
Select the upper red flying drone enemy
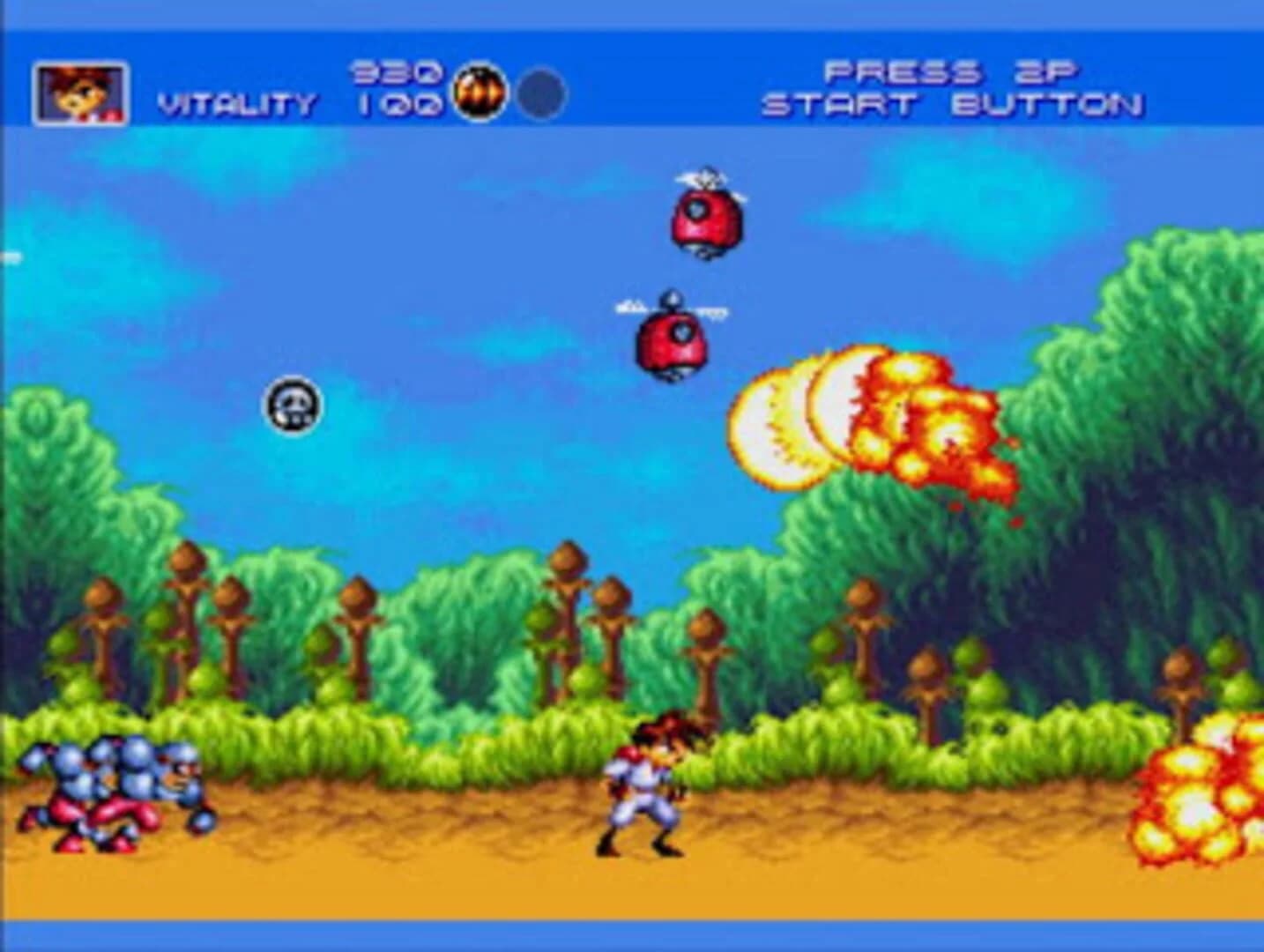(703, 219)
